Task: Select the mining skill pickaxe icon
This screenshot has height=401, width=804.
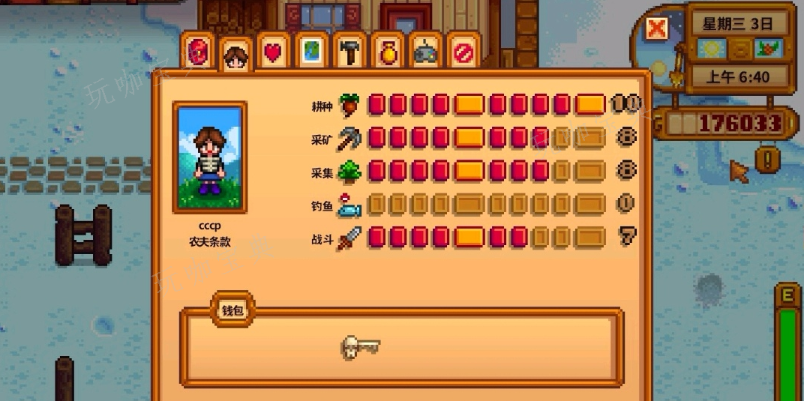Action: [x=349, y=137]
